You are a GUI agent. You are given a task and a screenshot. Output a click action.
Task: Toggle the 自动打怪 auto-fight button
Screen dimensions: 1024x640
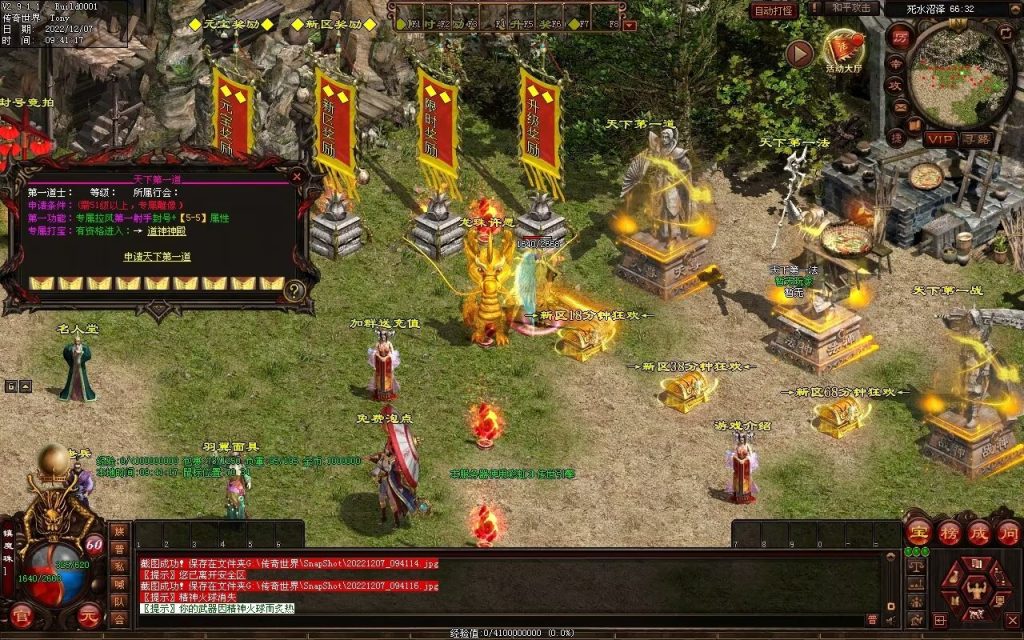tap(775, 10)
